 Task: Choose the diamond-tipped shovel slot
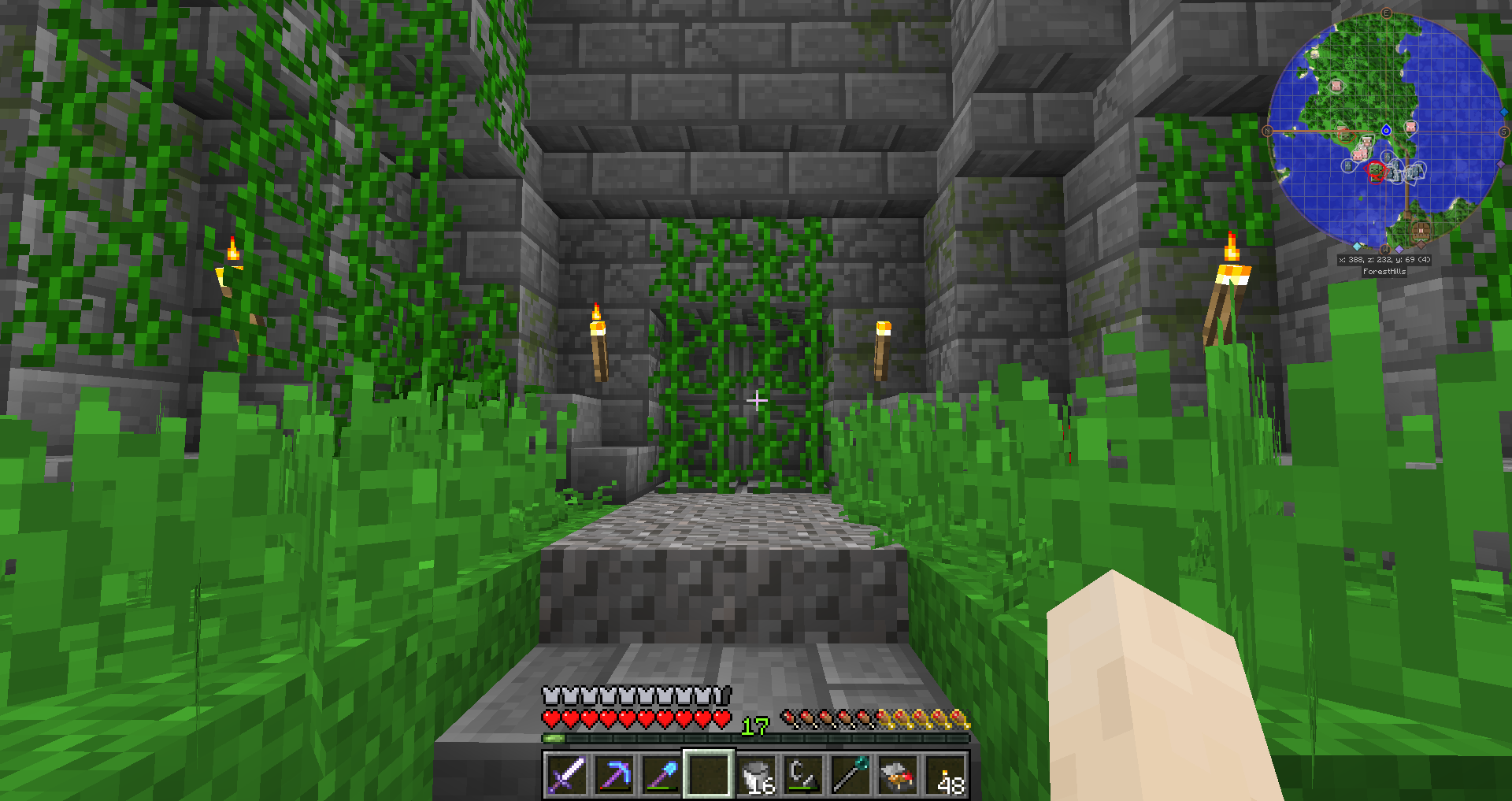coord(661,774)
